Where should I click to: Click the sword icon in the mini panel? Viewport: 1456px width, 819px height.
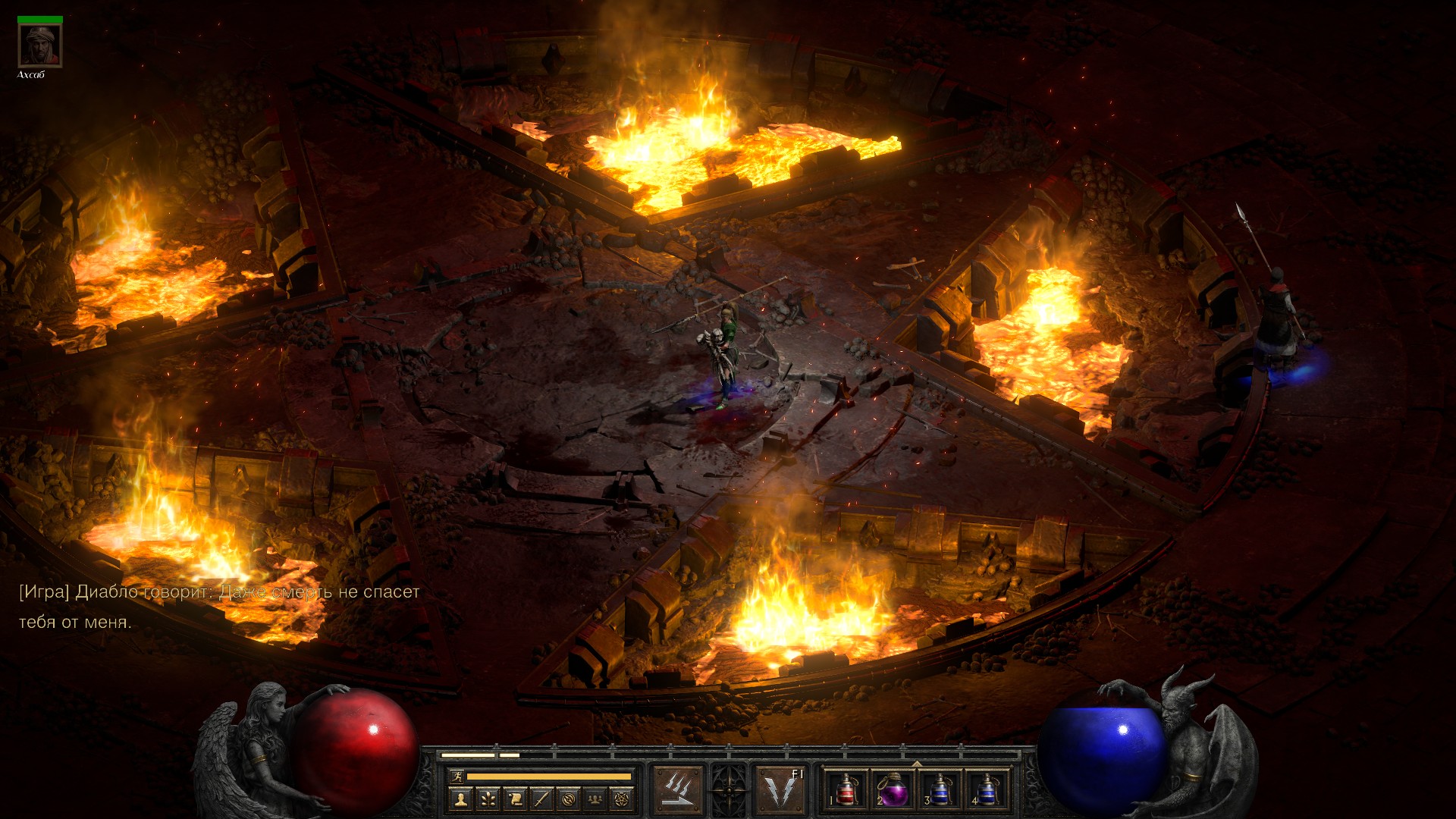(x=541, y=799)
